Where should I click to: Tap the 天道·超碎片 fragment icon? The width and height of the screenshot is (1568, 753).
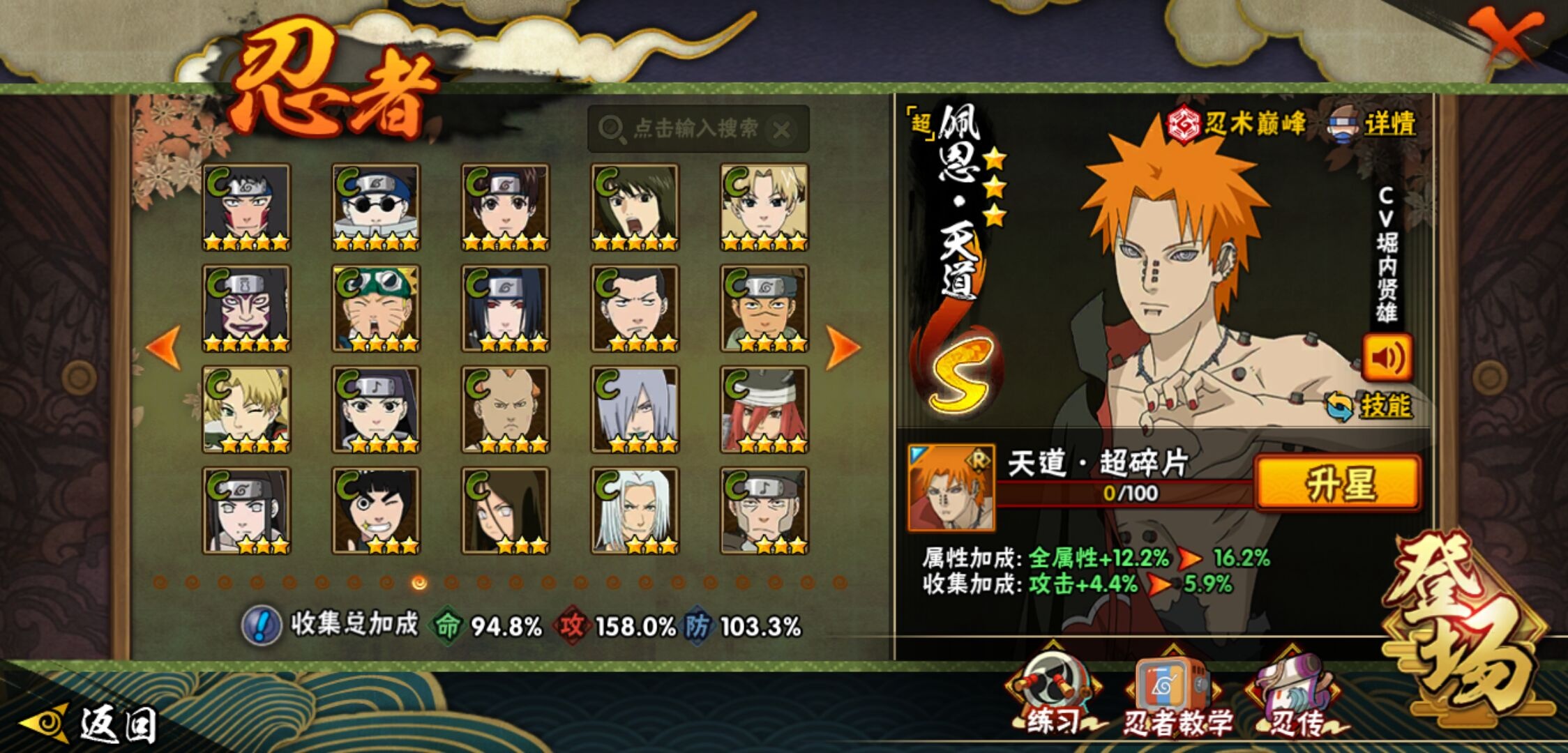tap(951, 487)
